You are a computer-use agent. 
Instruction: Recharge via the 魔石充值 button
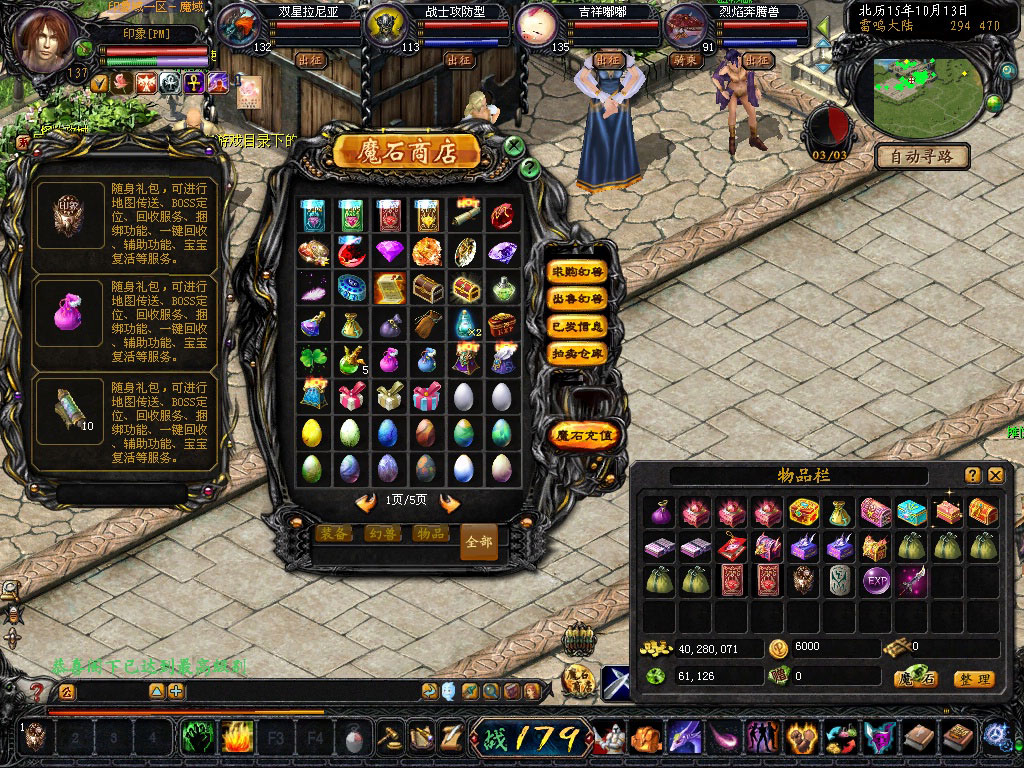point(585,435)
